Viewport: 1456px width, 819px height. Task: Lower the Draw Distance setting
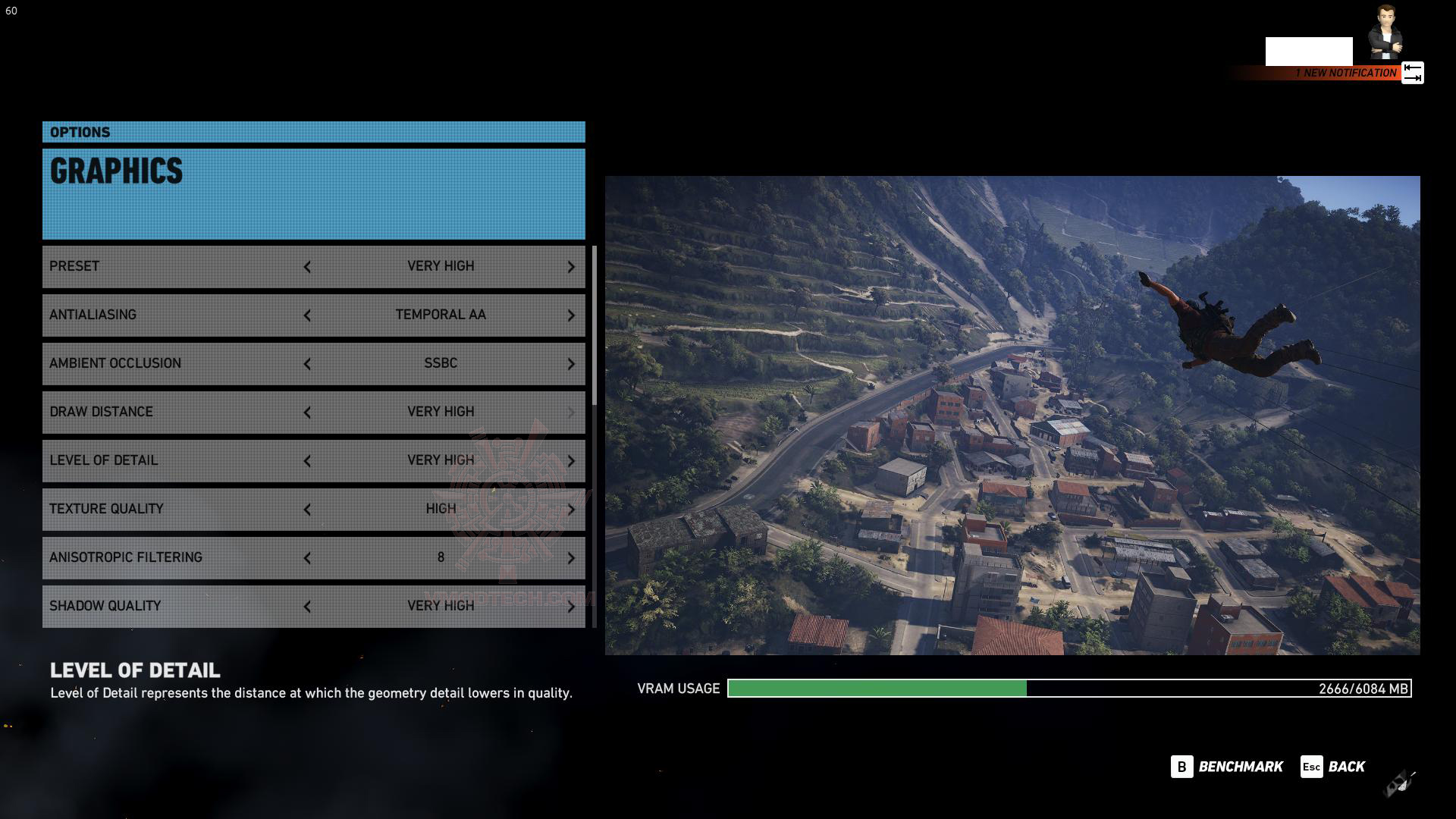coord(307,413)
